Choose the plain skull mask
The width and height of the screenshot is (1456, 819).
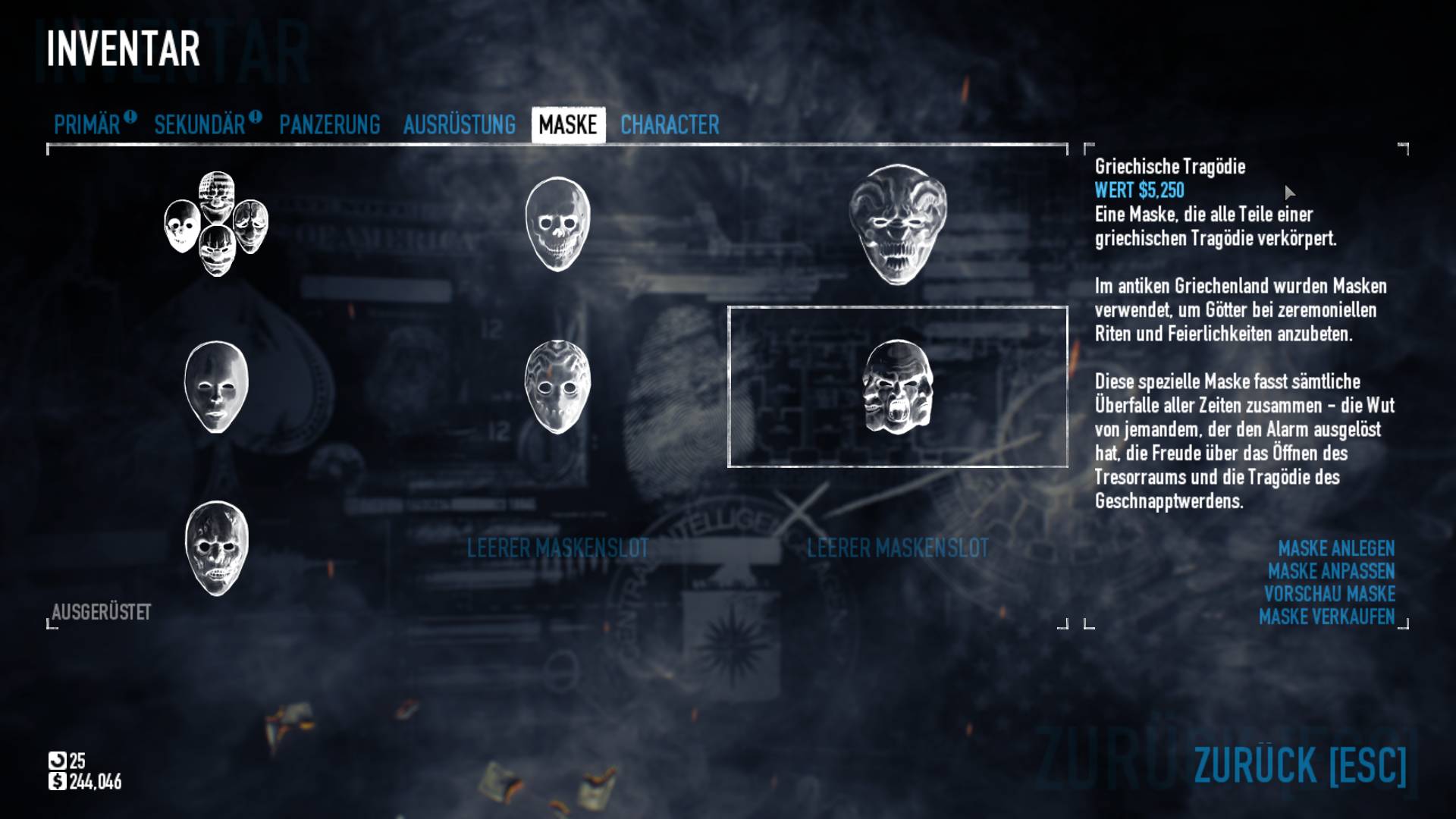point(557,224)
